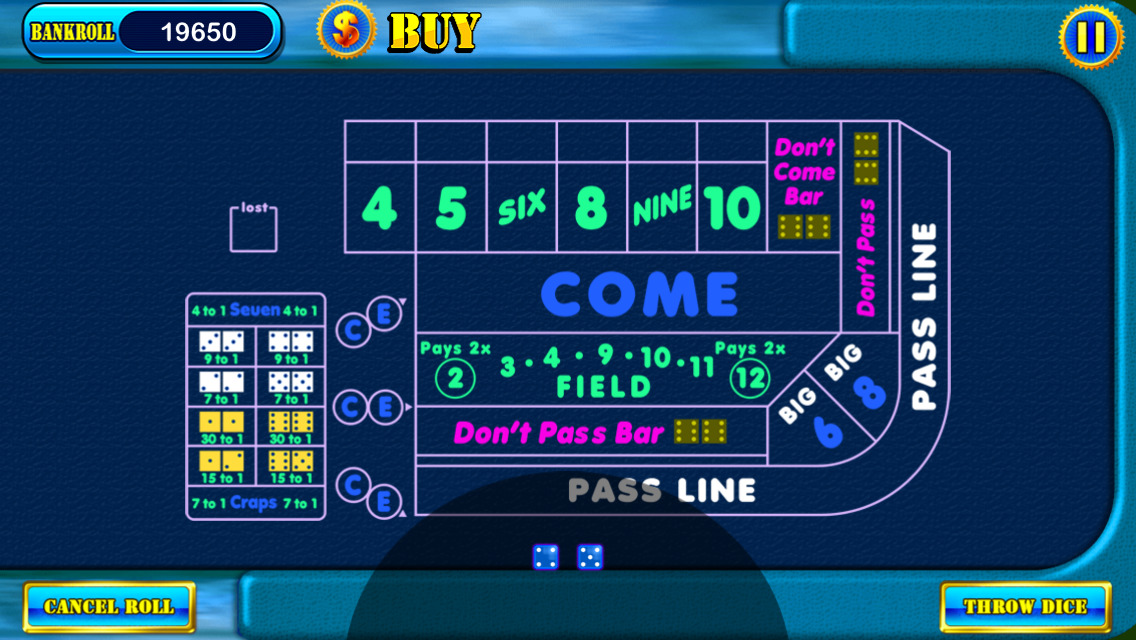Open the Buy chips shop
Image resolution: width=1136 pixels, height=640 pixels.
tap(400, 31)
